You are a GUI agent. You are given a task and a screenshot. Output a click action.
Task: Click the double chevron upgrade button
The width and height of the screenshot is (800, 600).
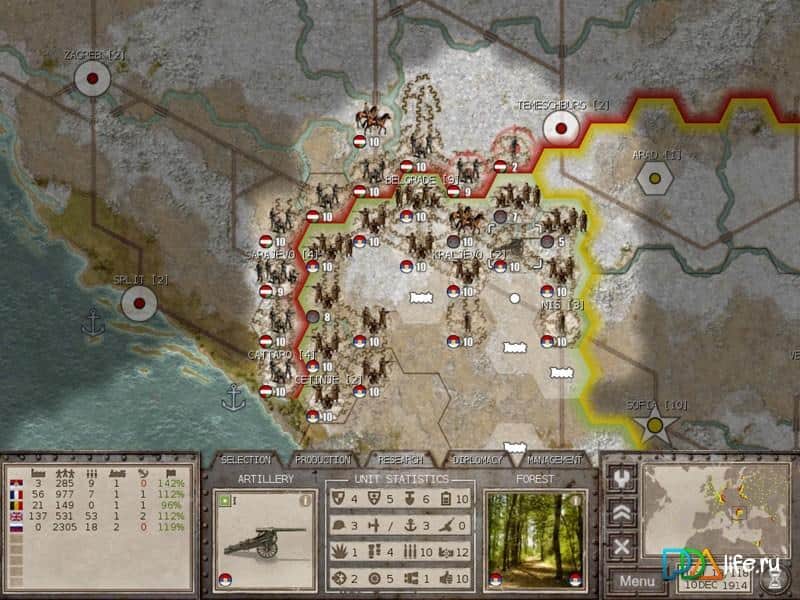click(622, 512)
